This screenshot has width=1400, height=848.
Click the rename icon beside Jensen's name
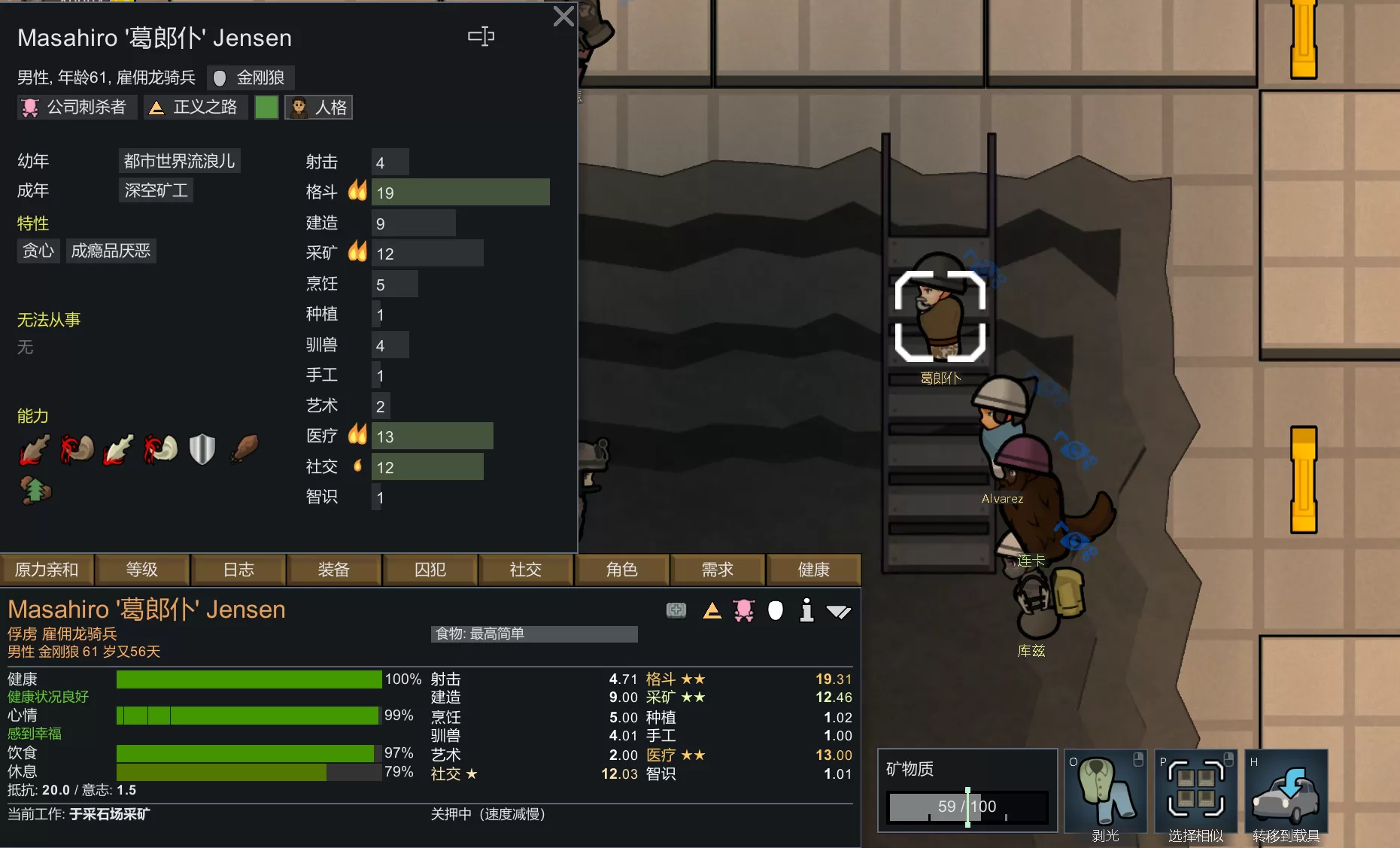[481, 36]
